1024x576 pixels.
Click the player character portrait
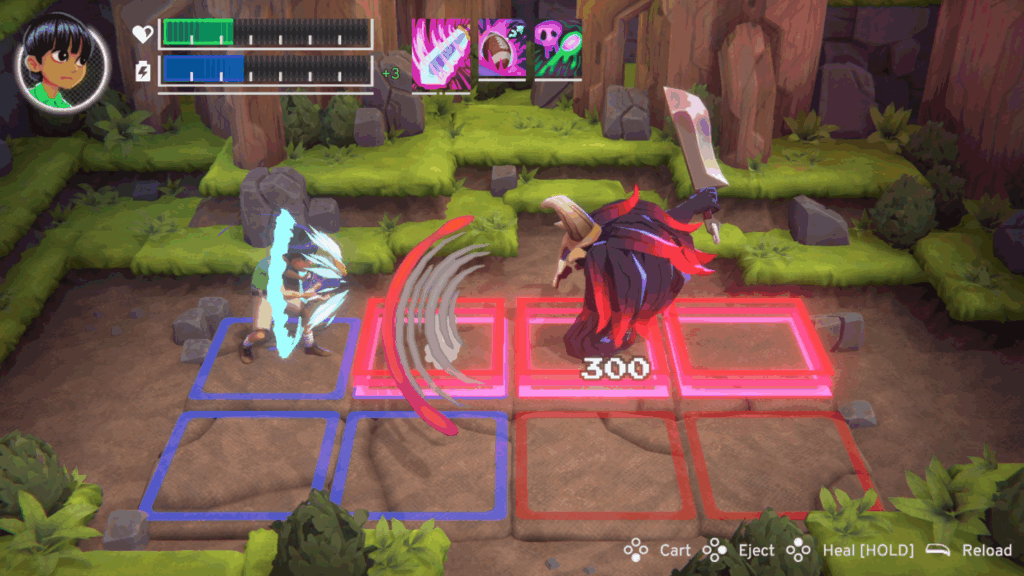click(62, 64)
